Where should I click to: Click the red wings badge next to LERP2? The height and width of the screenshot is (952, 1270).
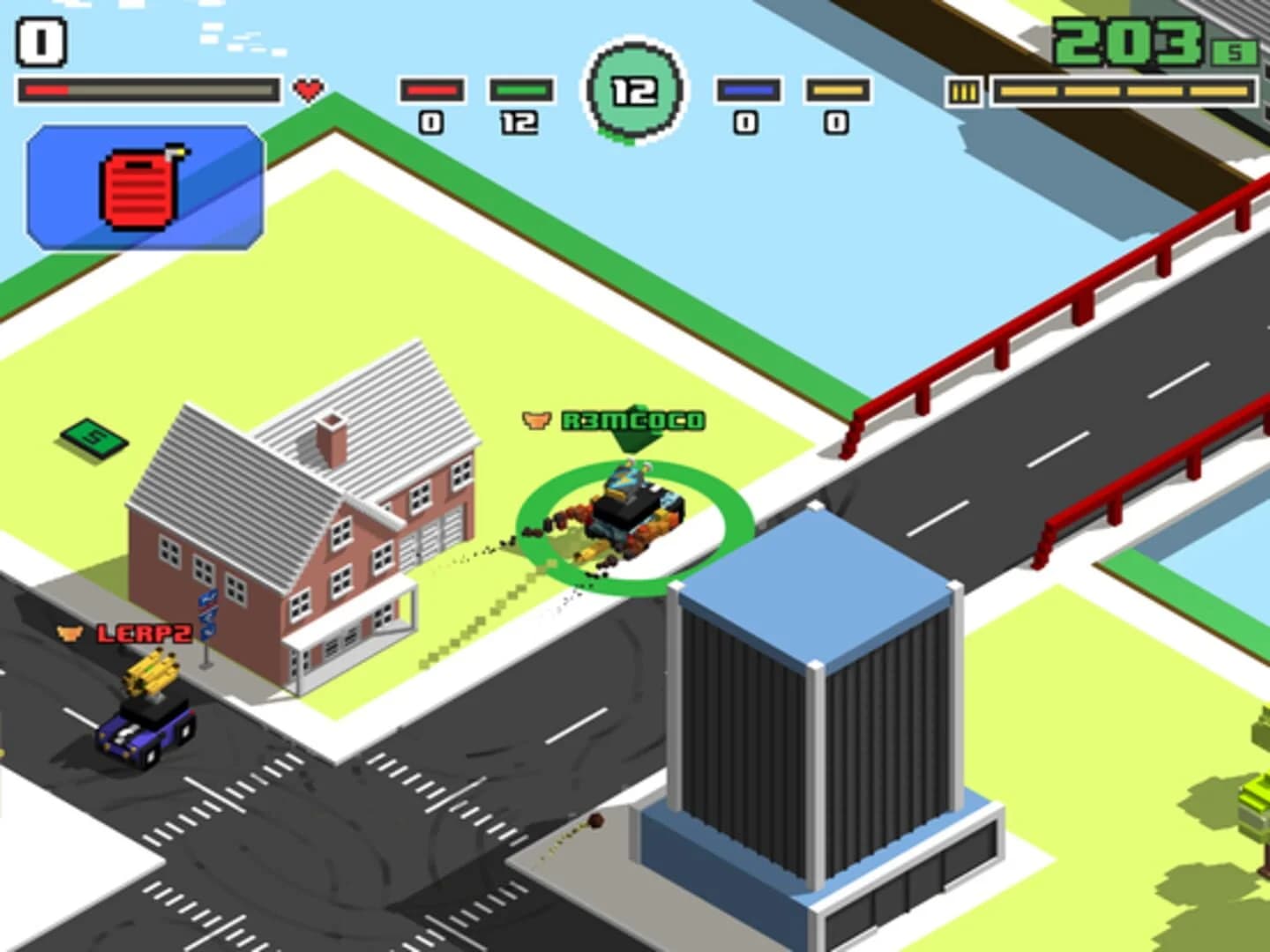tap(71, 631)
